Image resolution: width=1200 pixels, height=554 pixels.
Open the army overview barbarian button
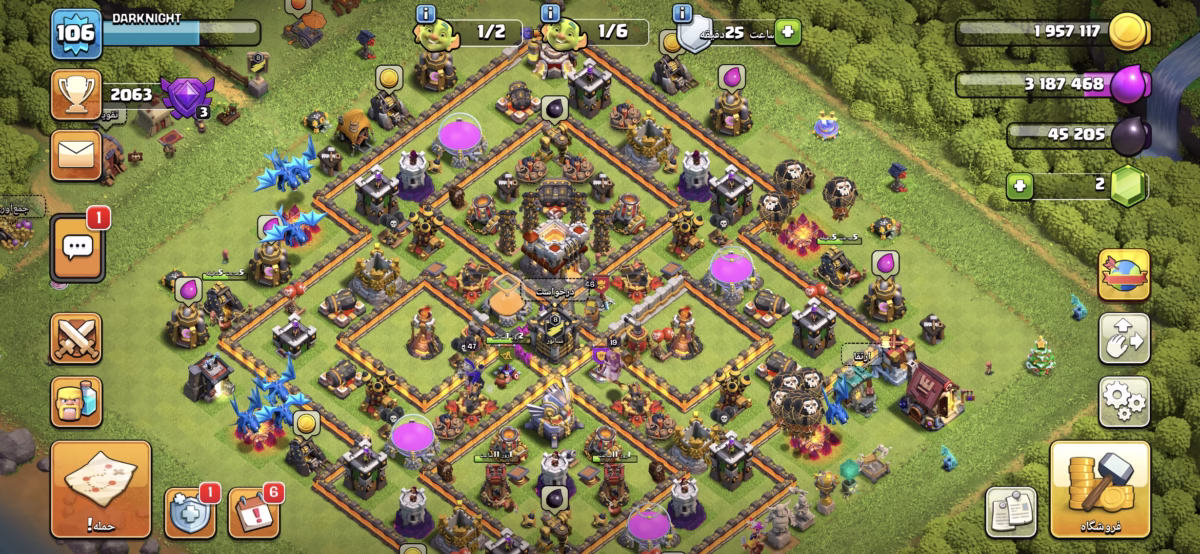(76, 401)
